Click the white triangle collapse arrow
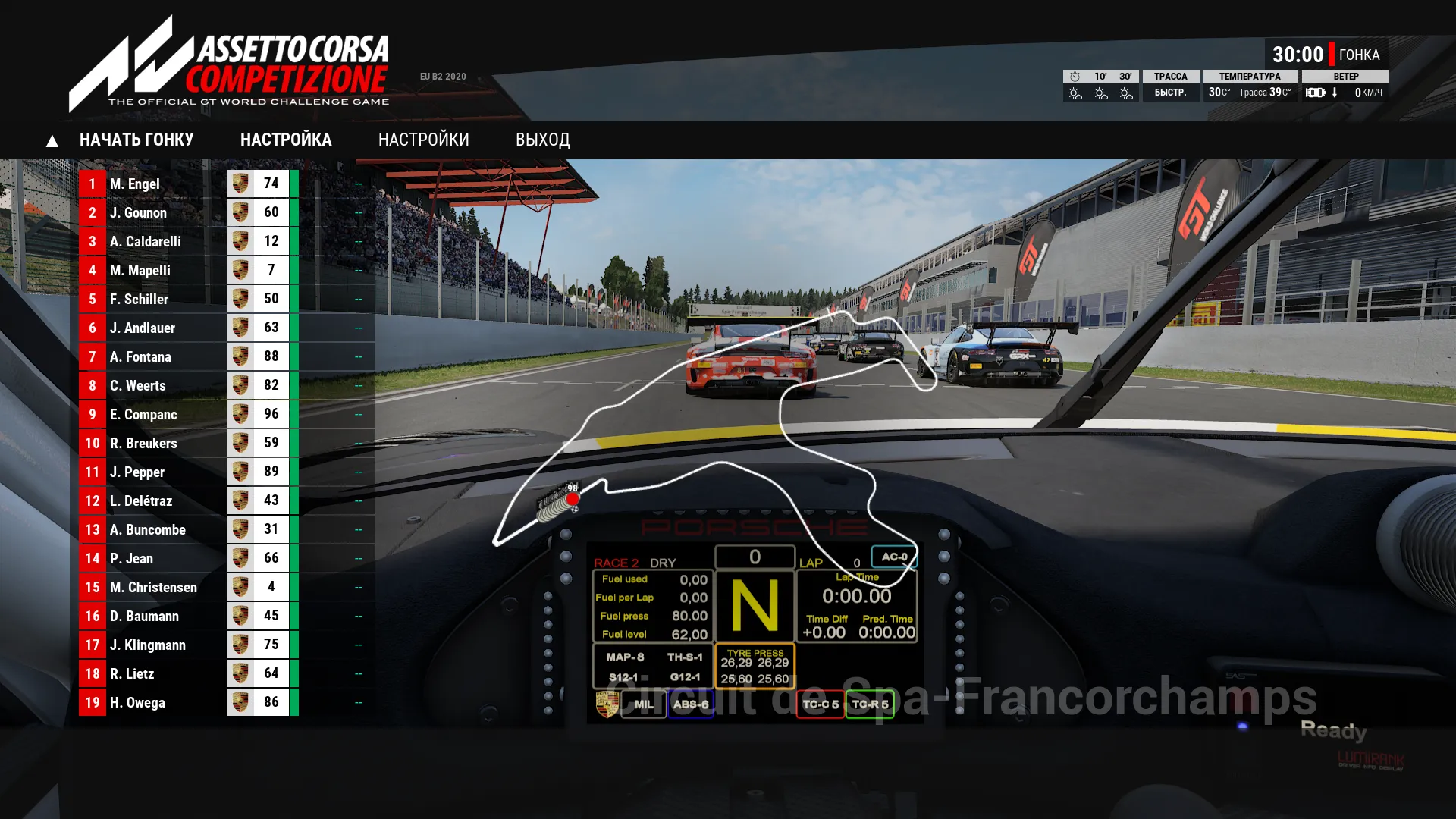The image size is (1456, 819). (52, 141)
